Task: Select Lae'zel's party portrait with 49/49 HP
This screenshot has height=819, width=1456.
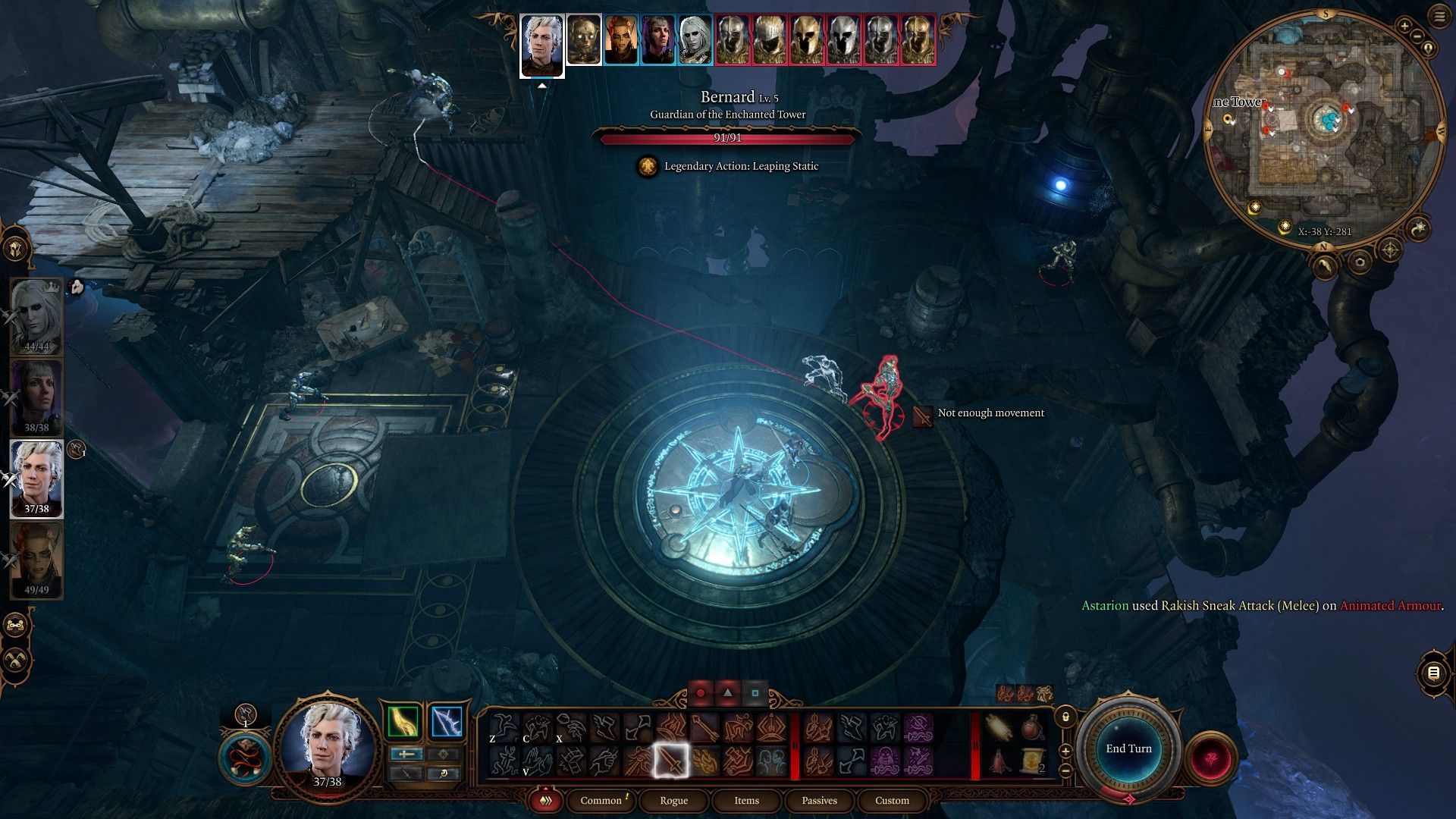Action: click(36, 560)
